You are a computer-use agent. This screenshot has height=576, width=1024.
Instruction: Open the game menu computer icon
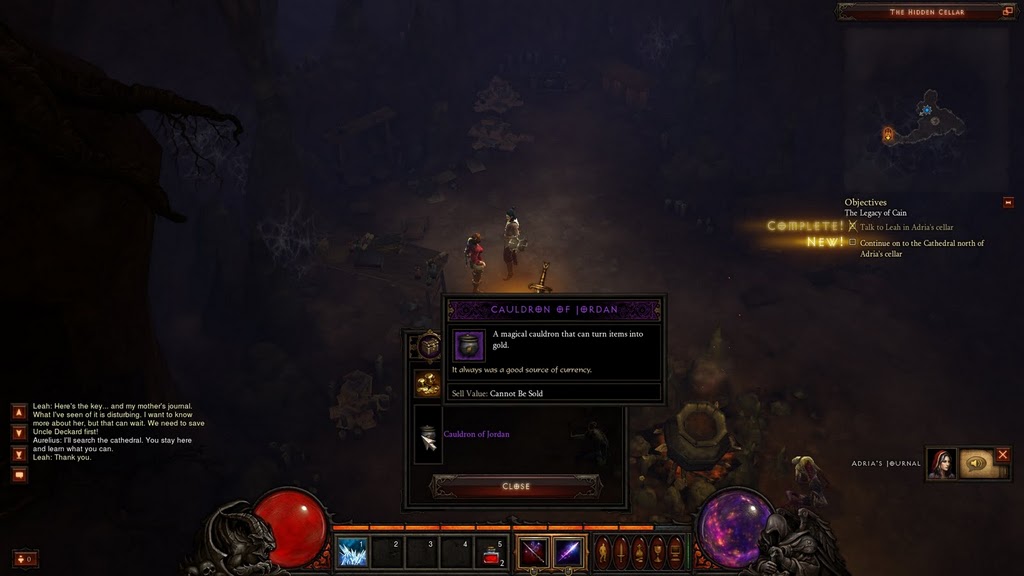675,552
